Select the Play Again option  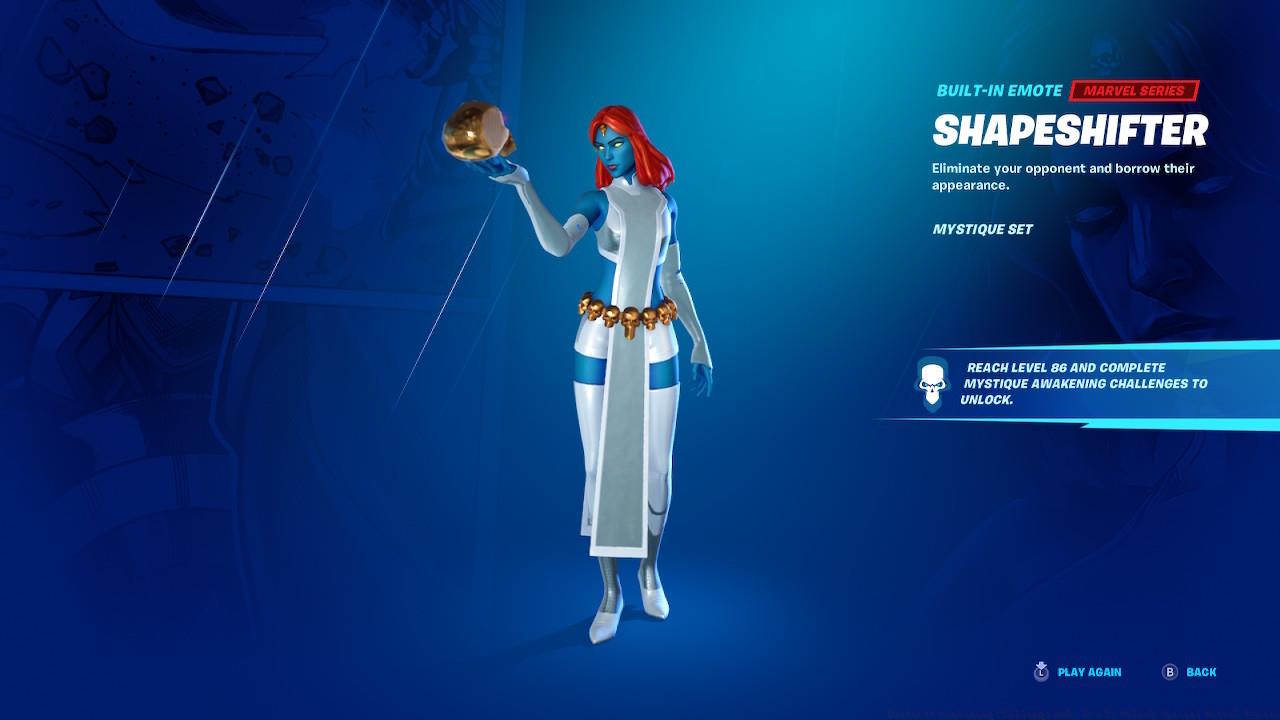[1090, 672]
